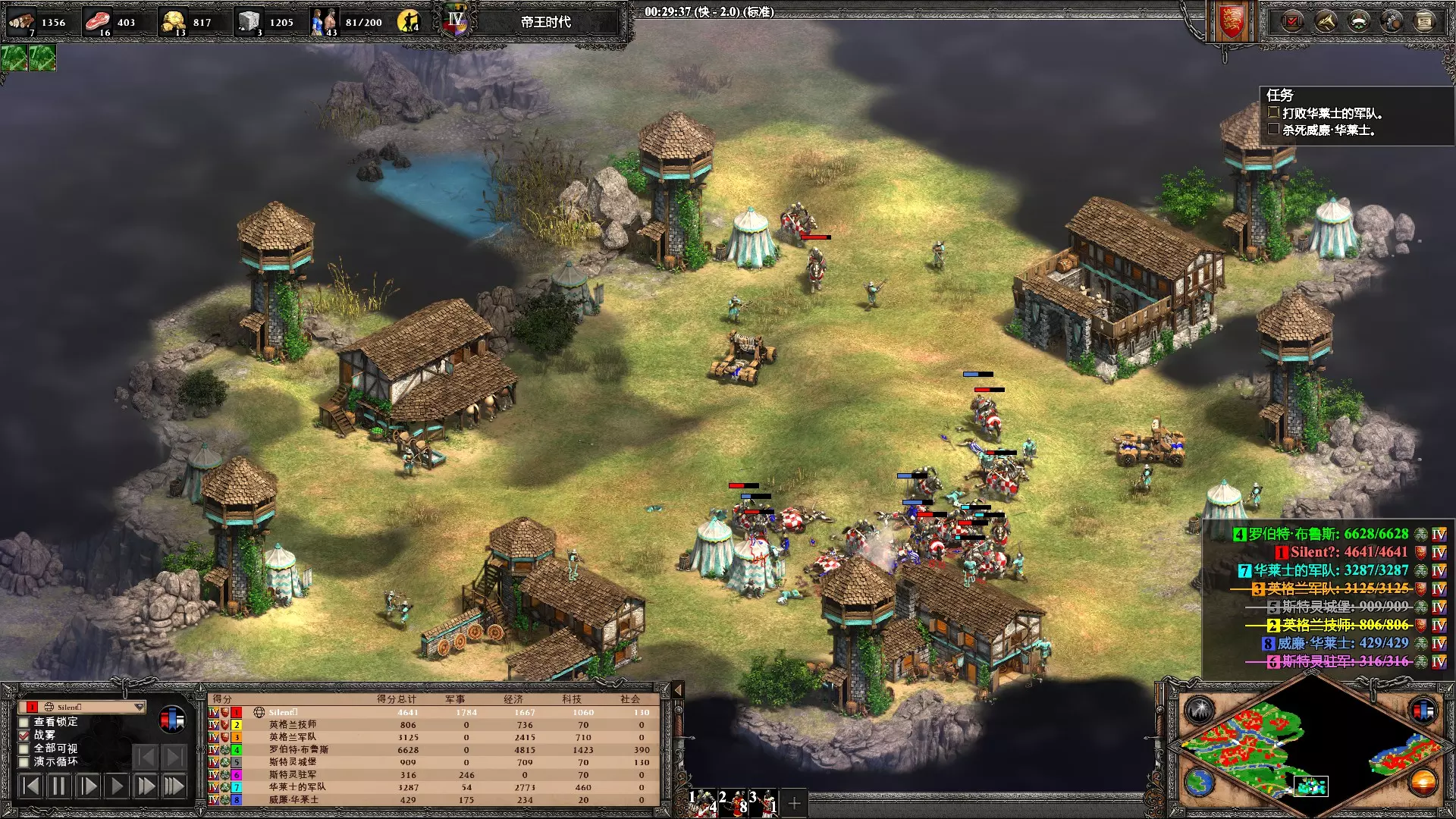The image size is (1456, 819).
Task: Add a new control group tab
Action: click(794, 803)
